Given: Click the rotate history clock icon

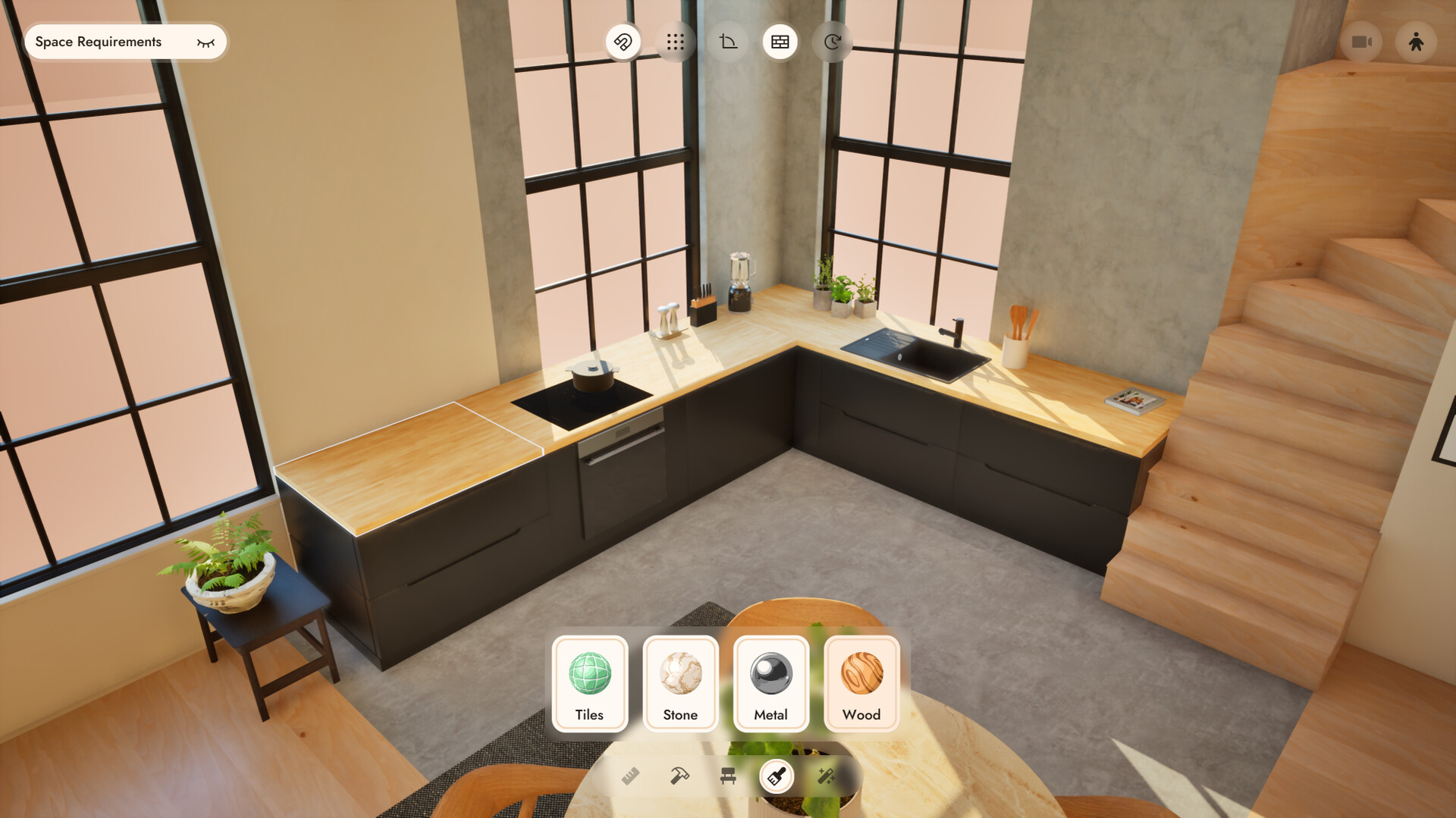Looking at the screenshot, I should tap(831, 42).
